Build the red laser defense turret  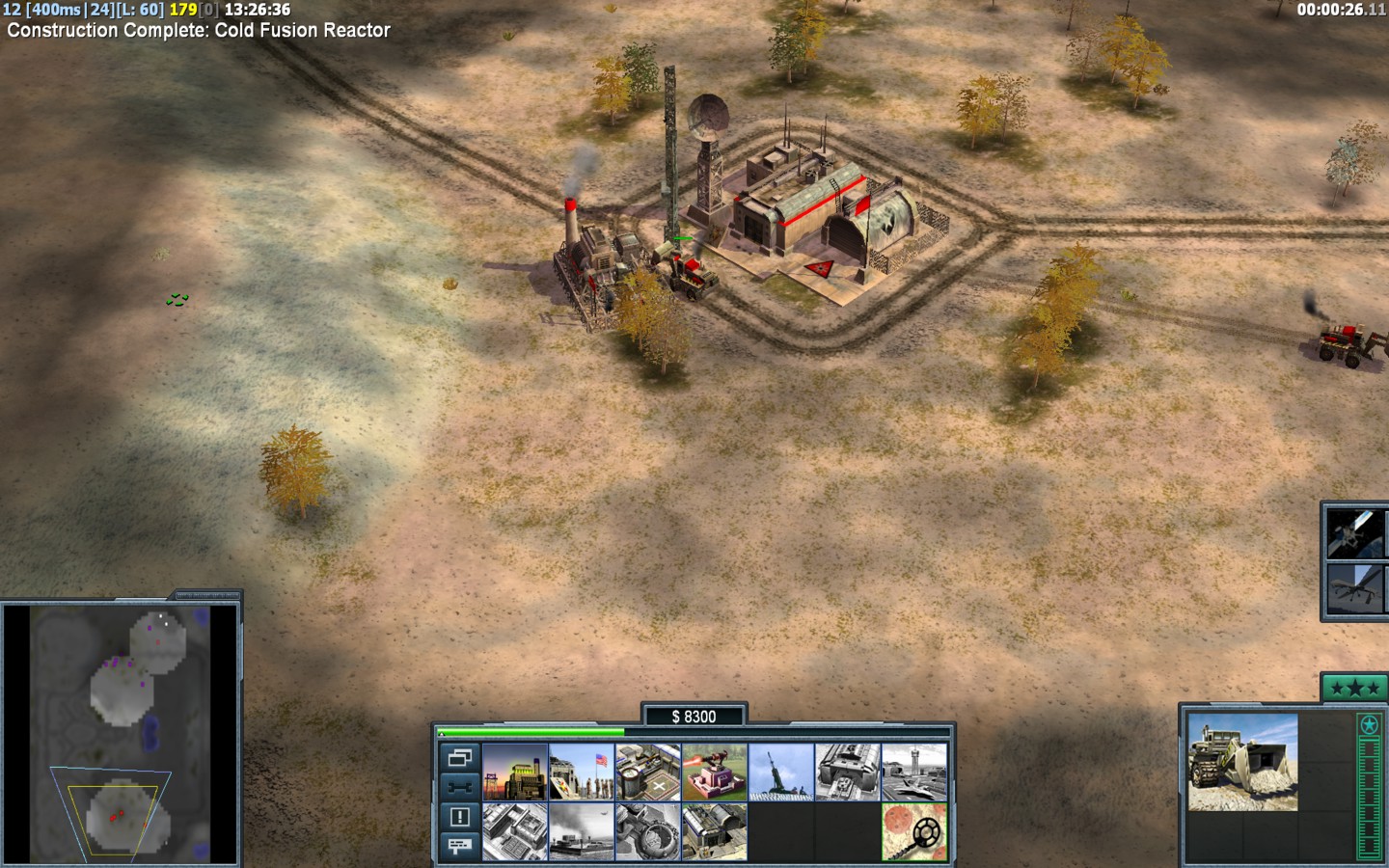coord(715,772)
